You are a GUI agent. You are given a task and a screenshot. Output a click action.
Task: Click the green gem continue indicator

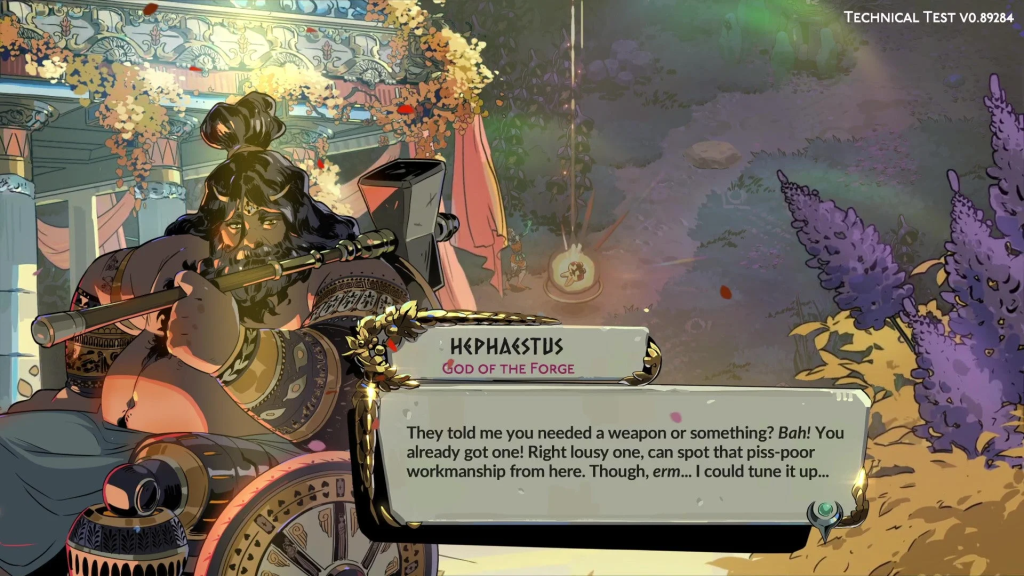[x=826, y=513]
